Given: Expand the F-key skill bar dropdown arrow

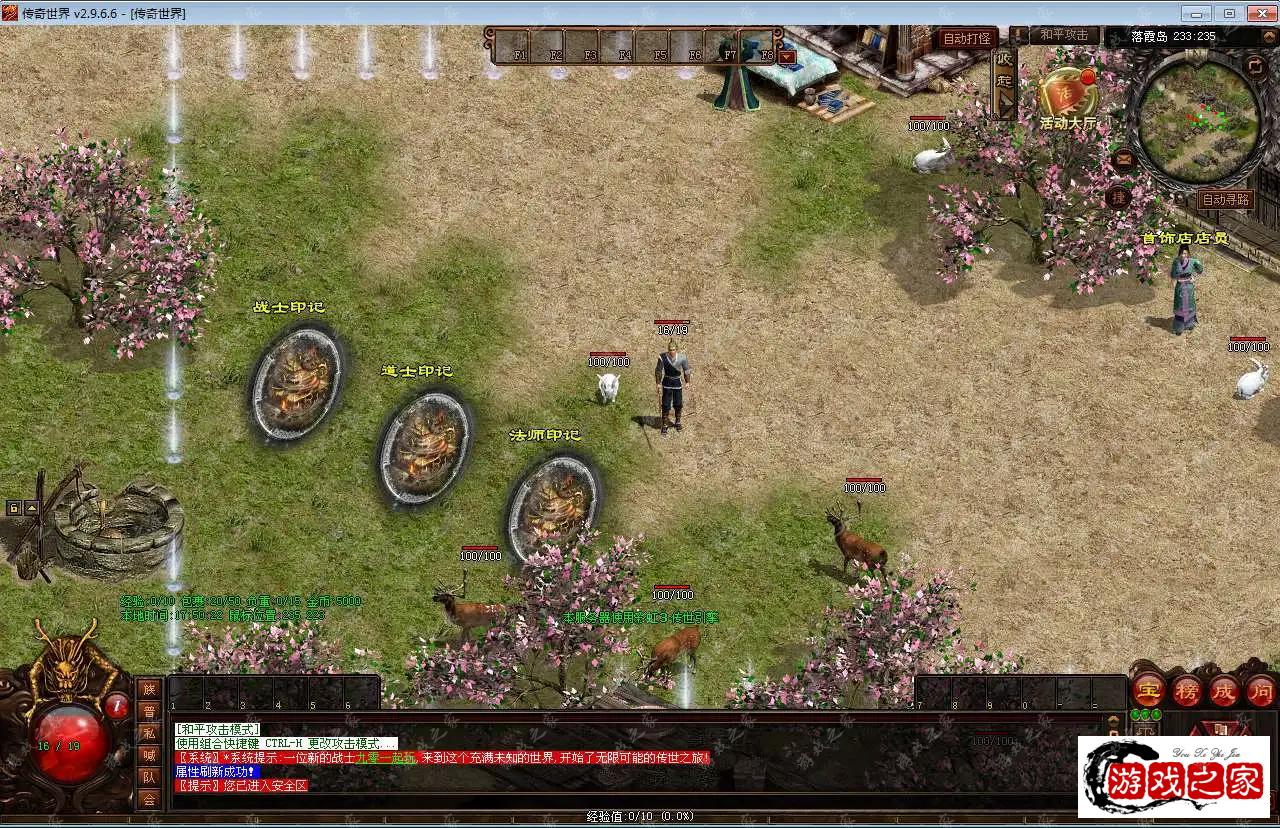Looking at the screenshot, I should [787, 56].
